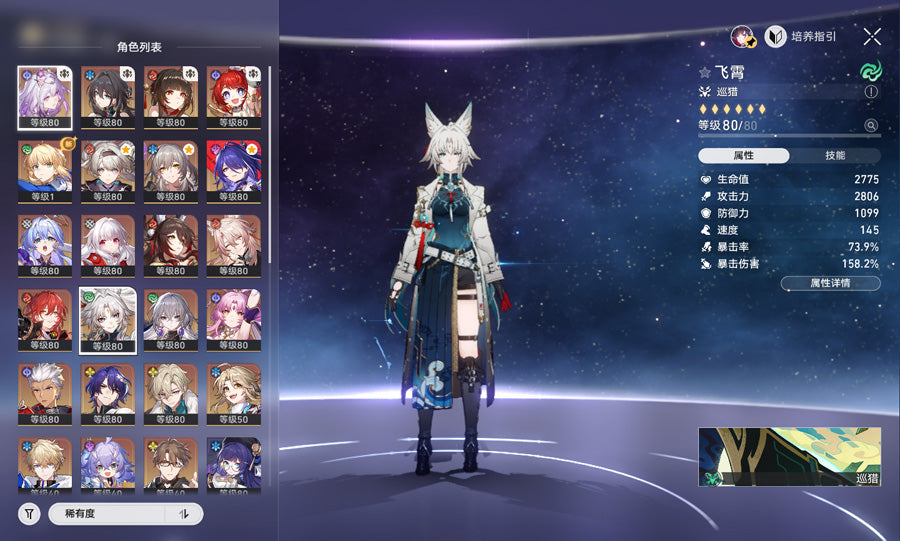Select the white-haired dark-skinned character tile
The width and height of the screenshot is (900, 541).
point(44,394)
